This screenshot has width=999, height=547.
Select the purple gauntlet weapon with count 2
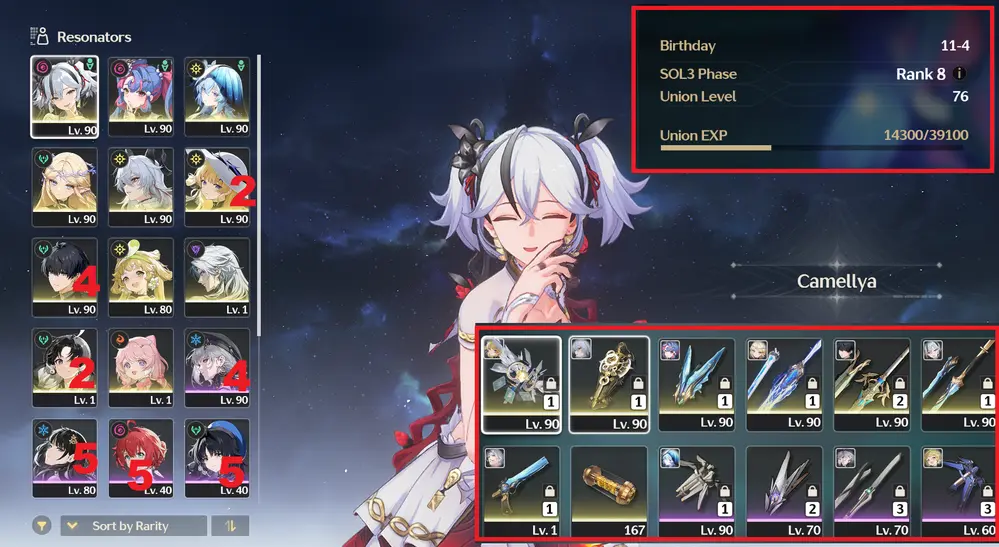(x=784, y=492)
